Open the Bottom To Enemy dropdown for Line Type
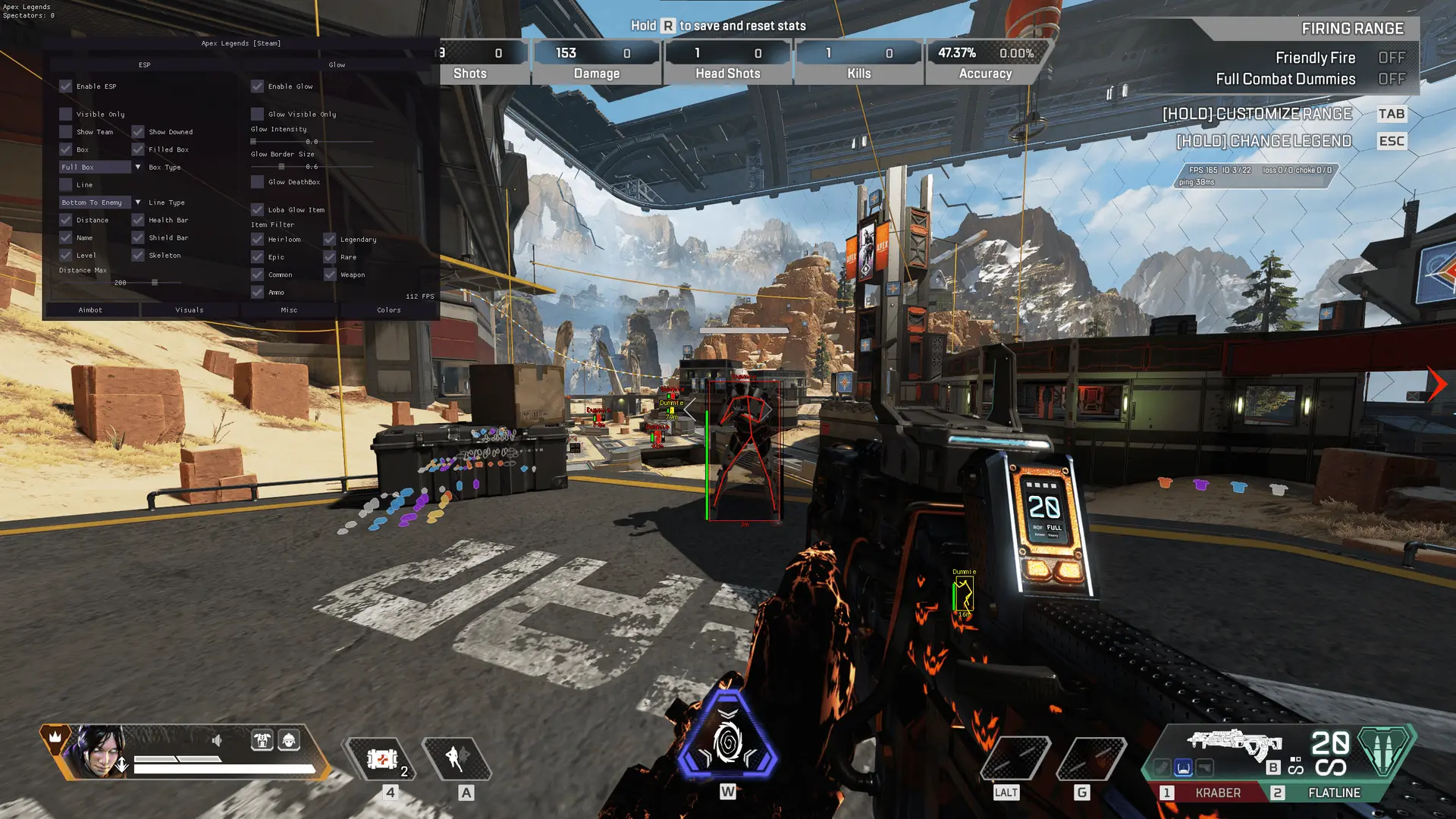1456x819 pixels. 95,202
